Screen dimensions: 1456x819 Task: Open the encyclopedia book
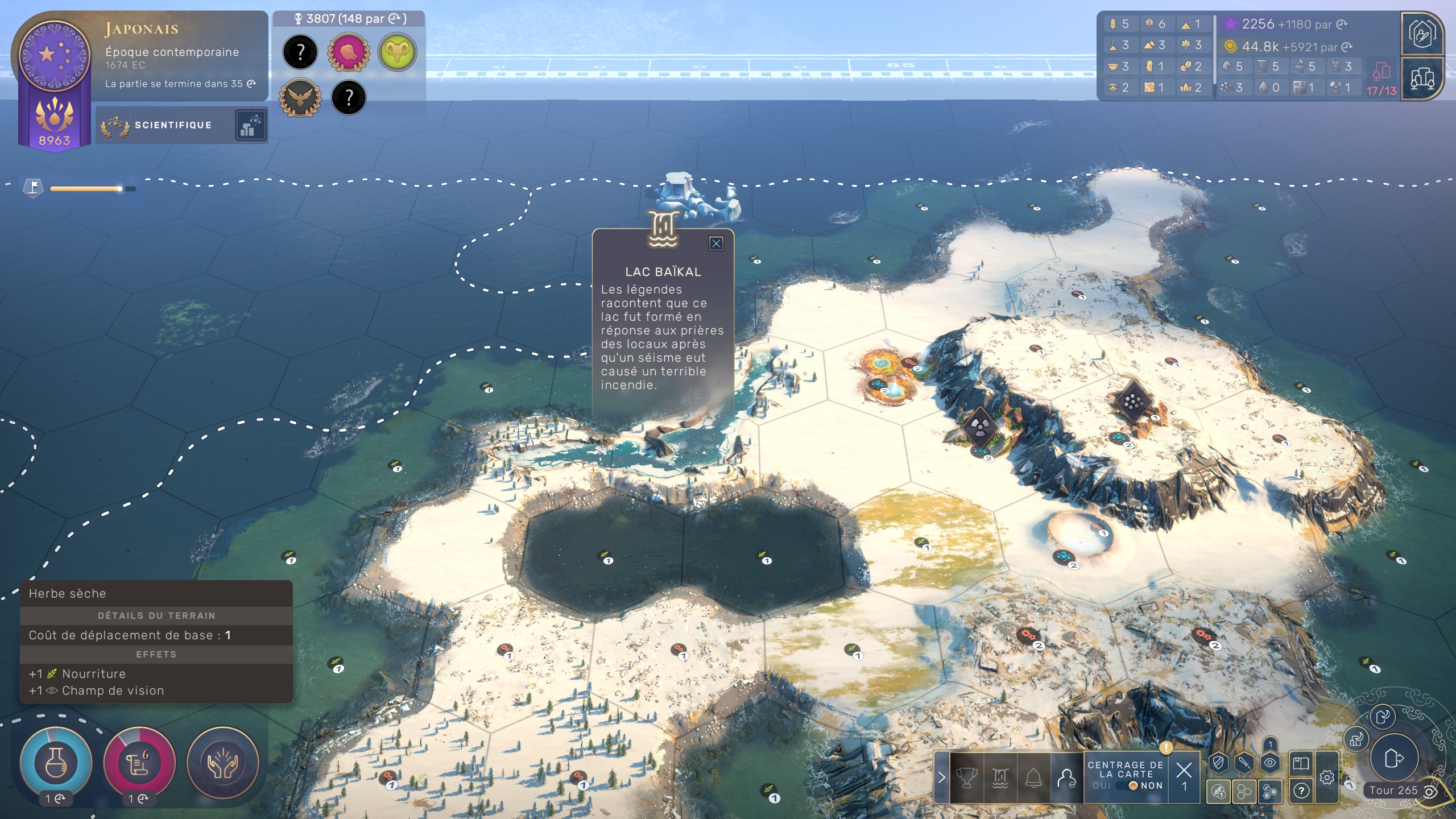tap(1301, 763)
